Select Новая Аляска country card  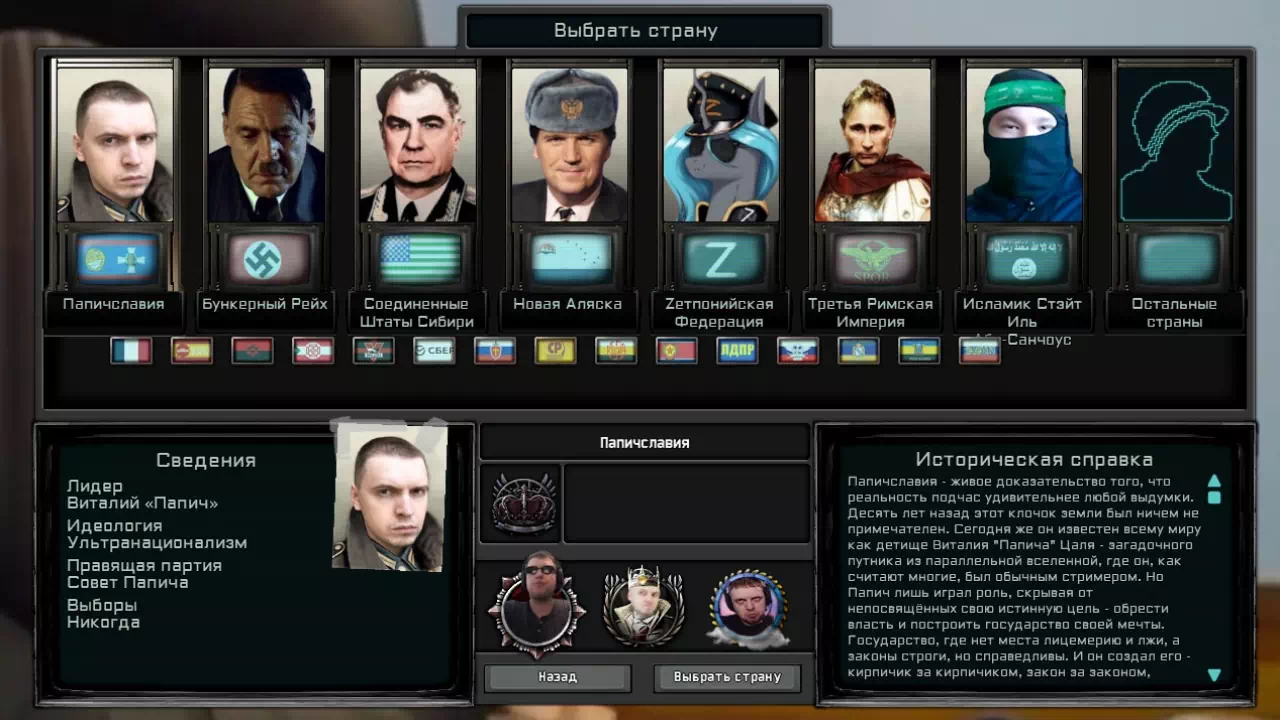569,144
